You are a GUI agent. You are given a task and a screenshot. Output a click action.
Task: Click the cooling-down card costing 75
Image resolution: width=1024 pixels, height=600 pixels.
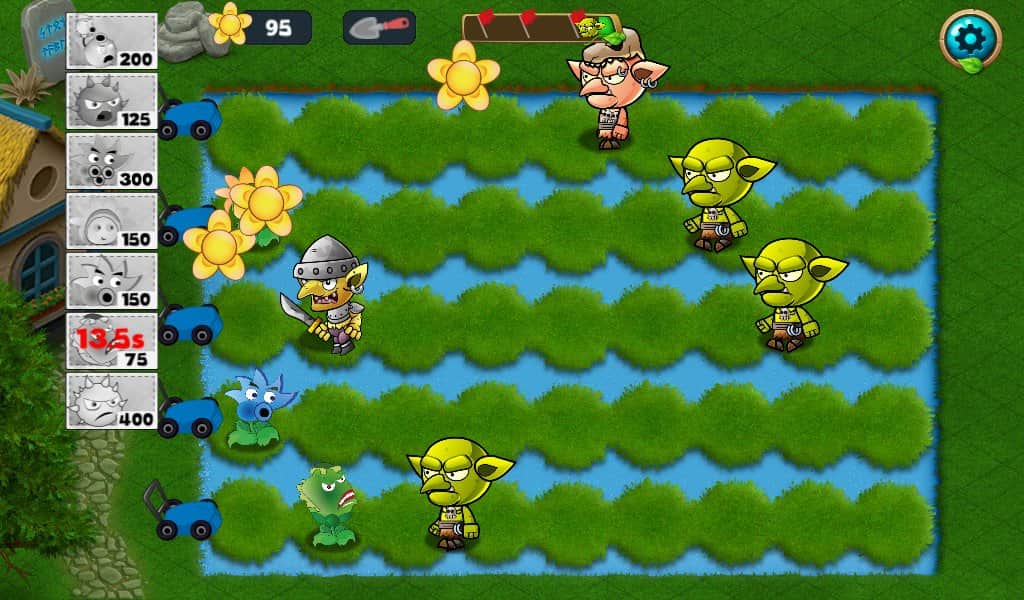point(111,341)
